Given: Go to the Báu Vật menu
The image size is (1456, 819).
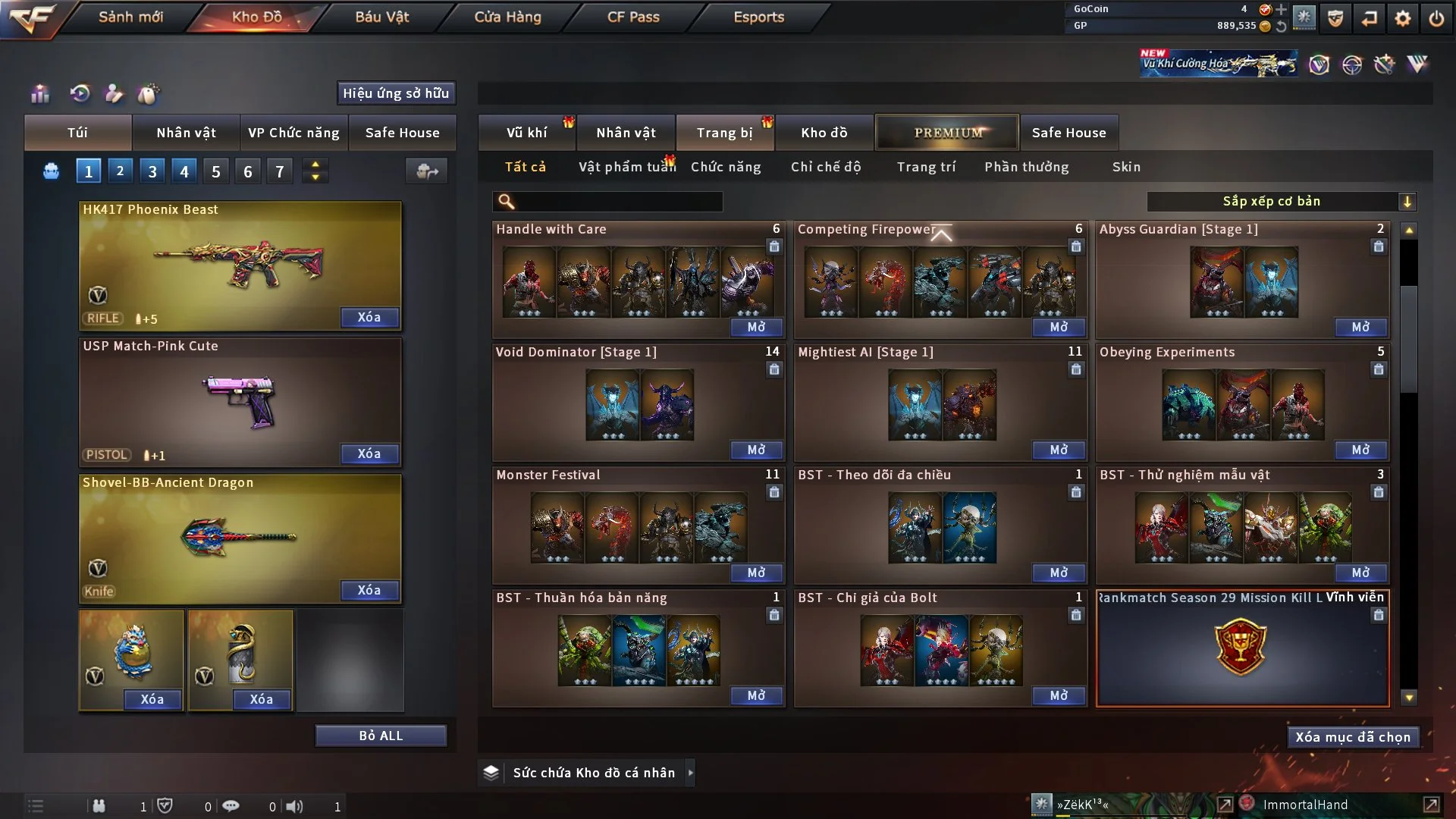Looking at the screenshot, I should click(x=381, y=17).
